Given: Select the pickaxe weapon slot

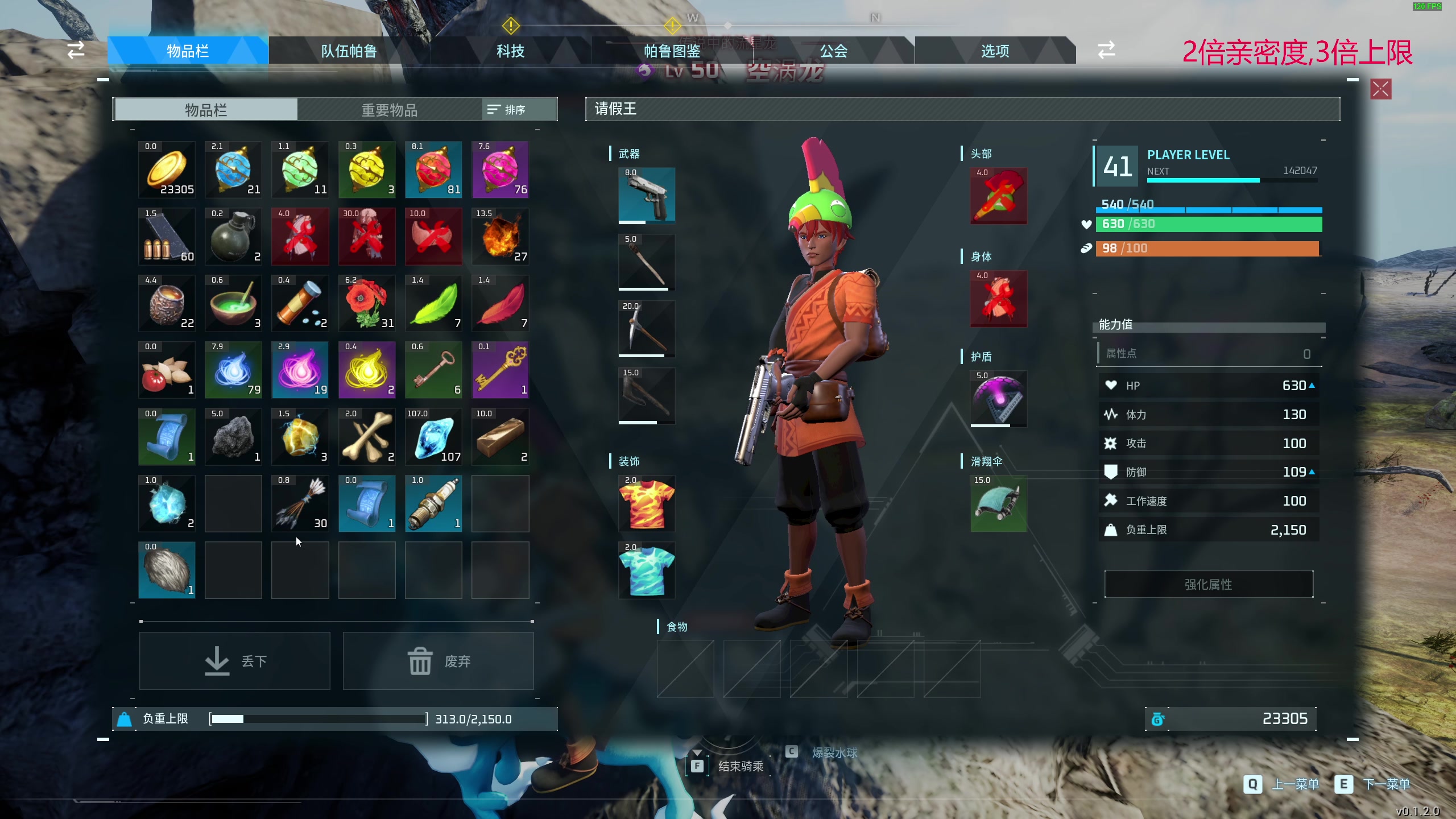Looking at the screenshot, I should (x=647, y=329).
